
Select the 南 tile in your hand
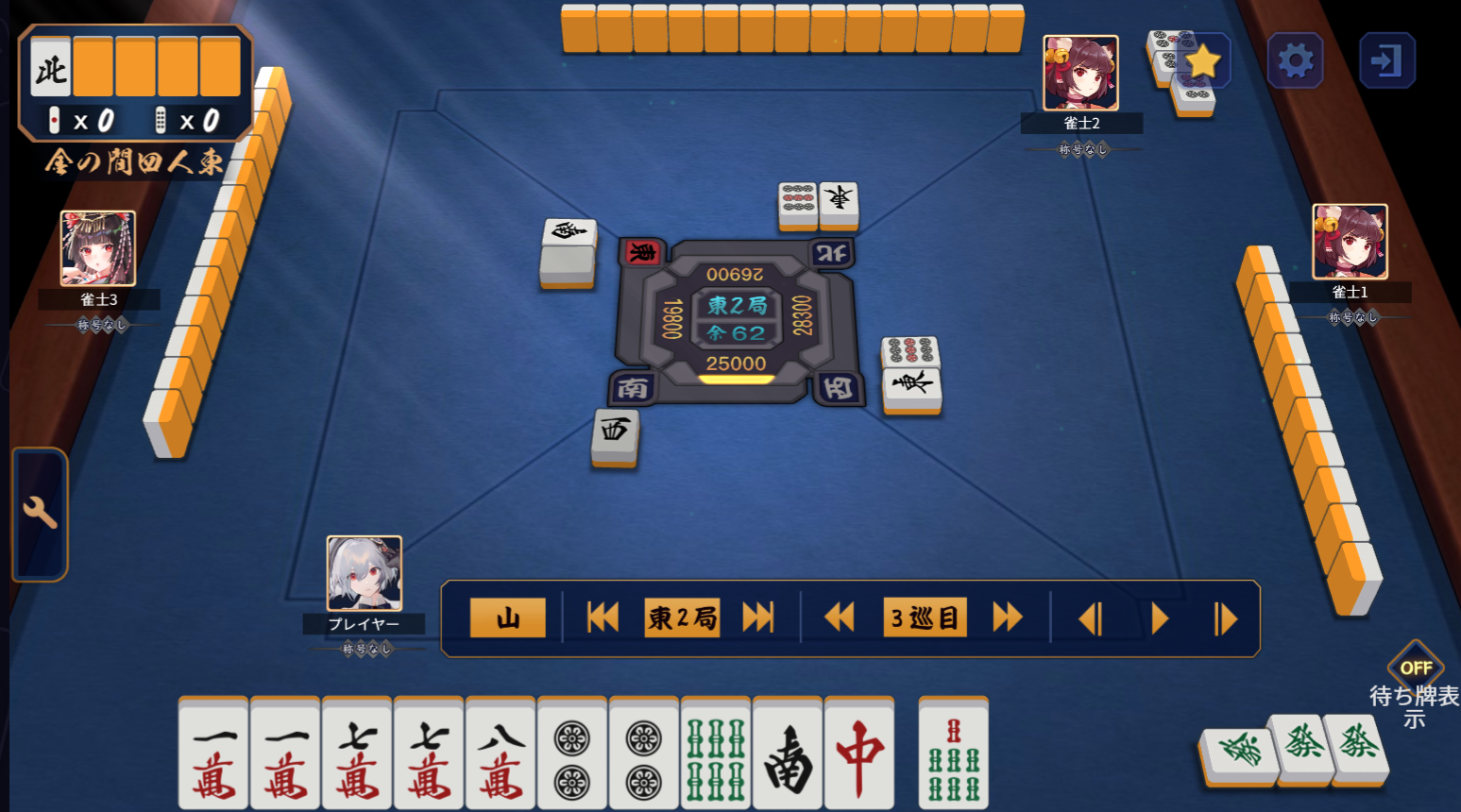pyautogui.click(x=790, y=755)
